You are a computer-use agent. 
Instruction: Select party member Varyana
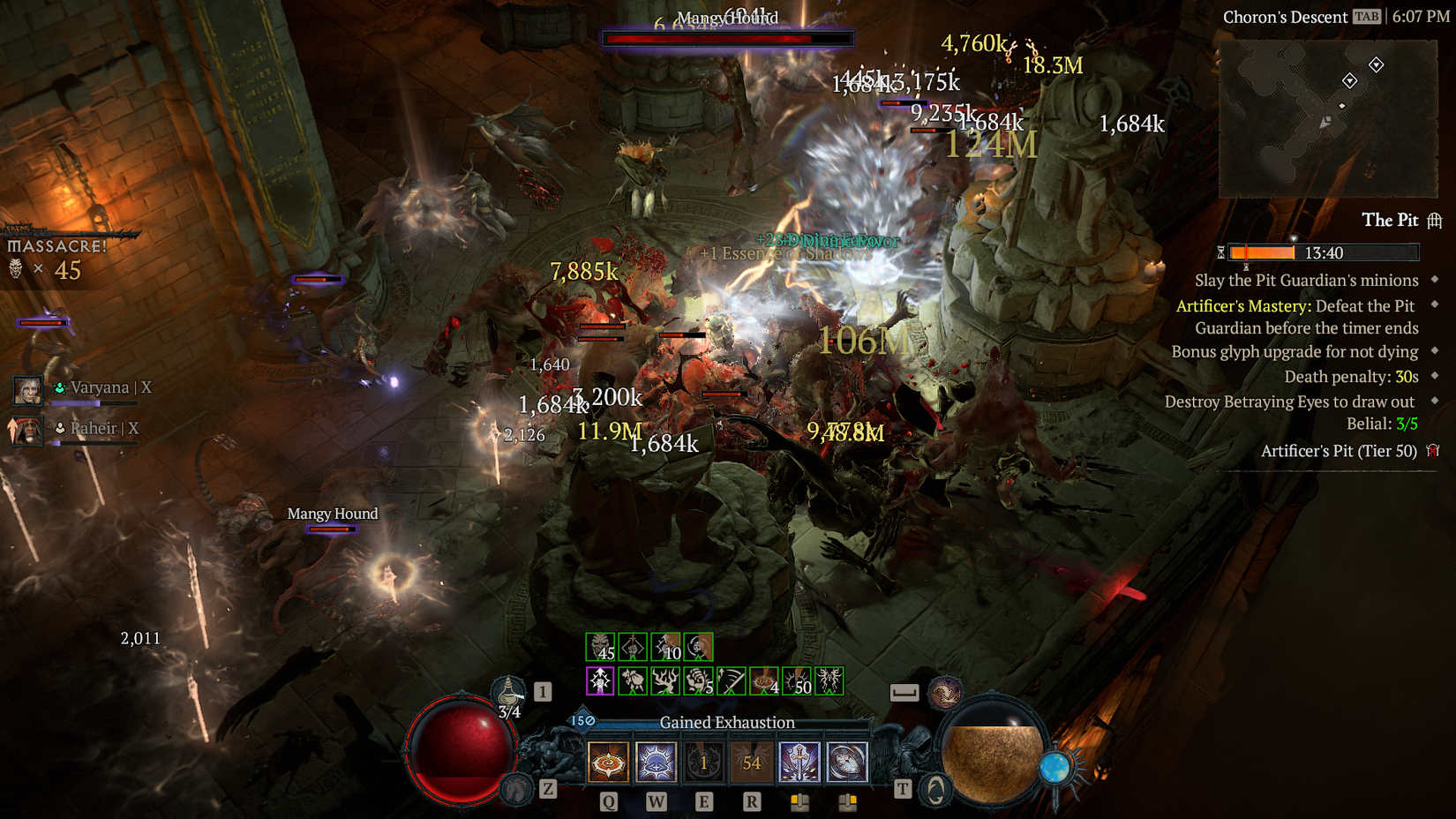pyautogui.click(x=26, y=389)
